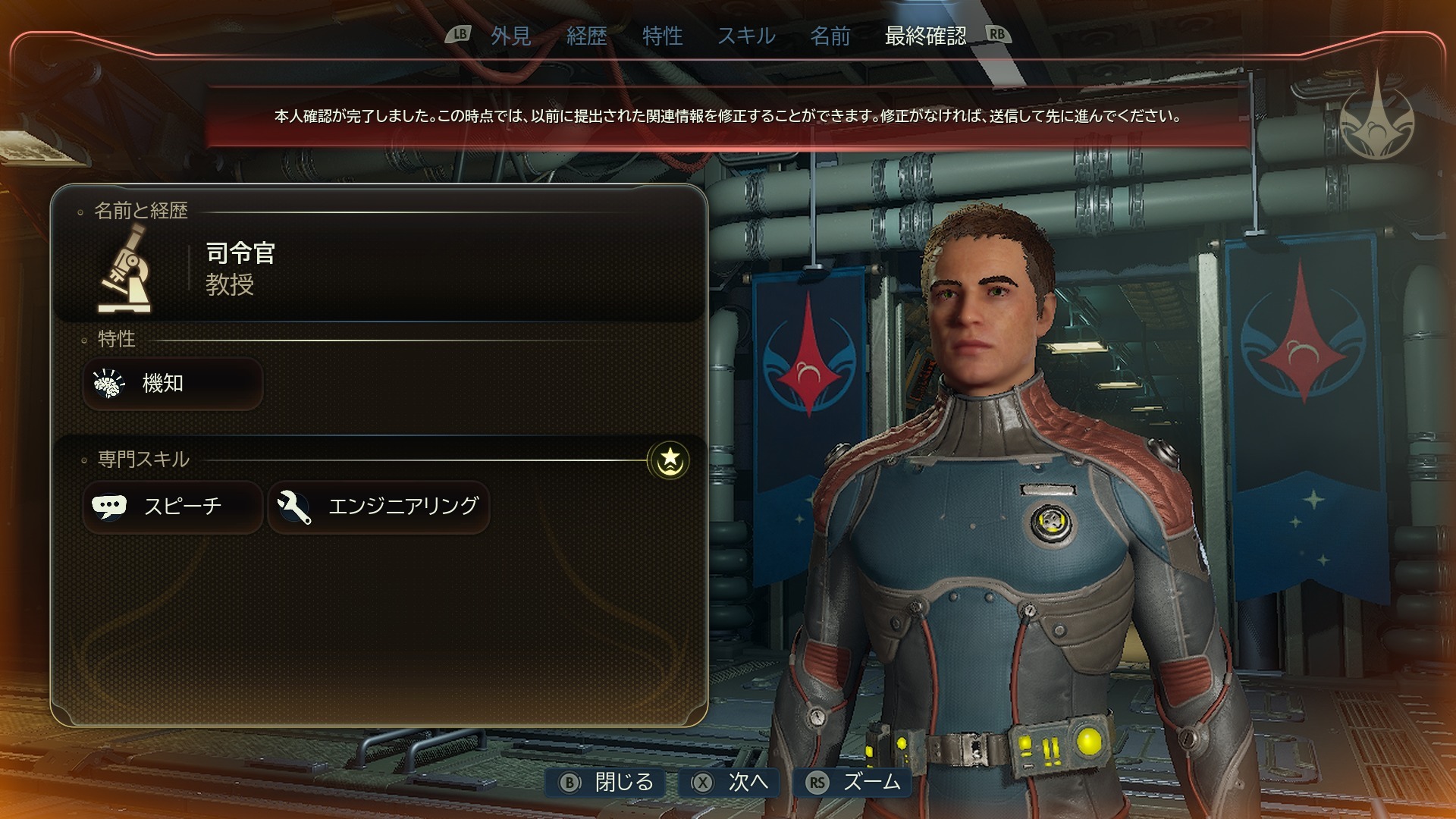Switch to the 外見 tab

[x=510, y=36]
